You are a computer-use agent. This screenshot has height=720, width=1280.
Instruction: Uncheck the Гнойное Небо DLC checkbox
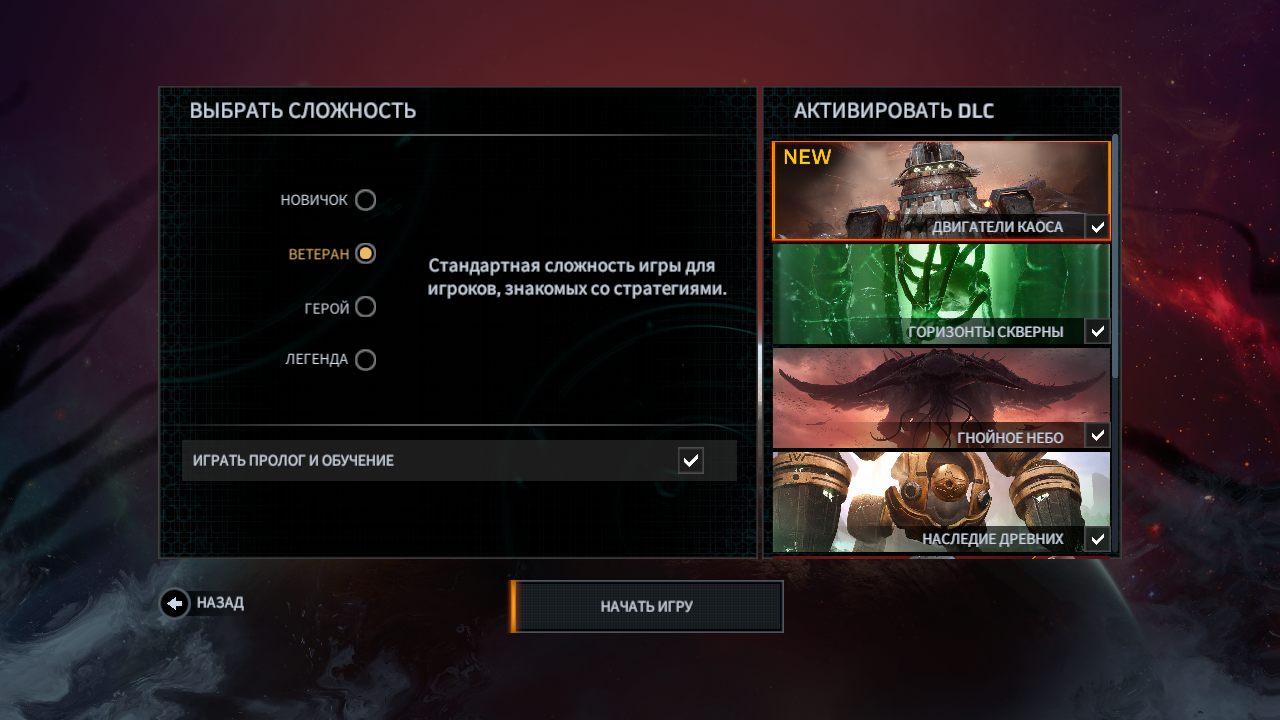coord(1098,436)
